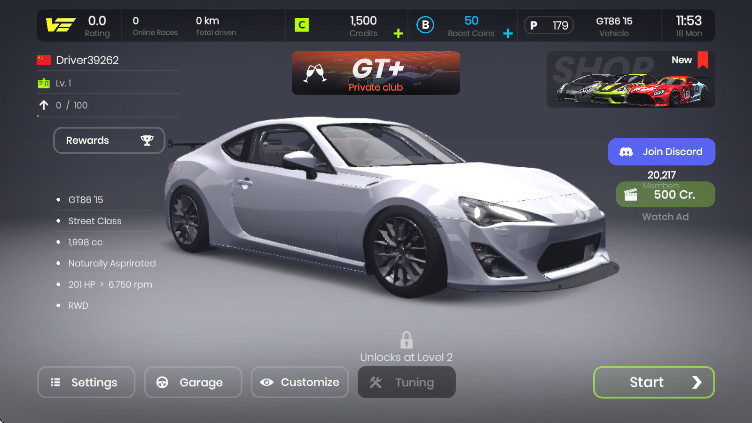This screenshot has height=423, width=752.
Task: Open the Garage
Action: (x=193, y=382)
